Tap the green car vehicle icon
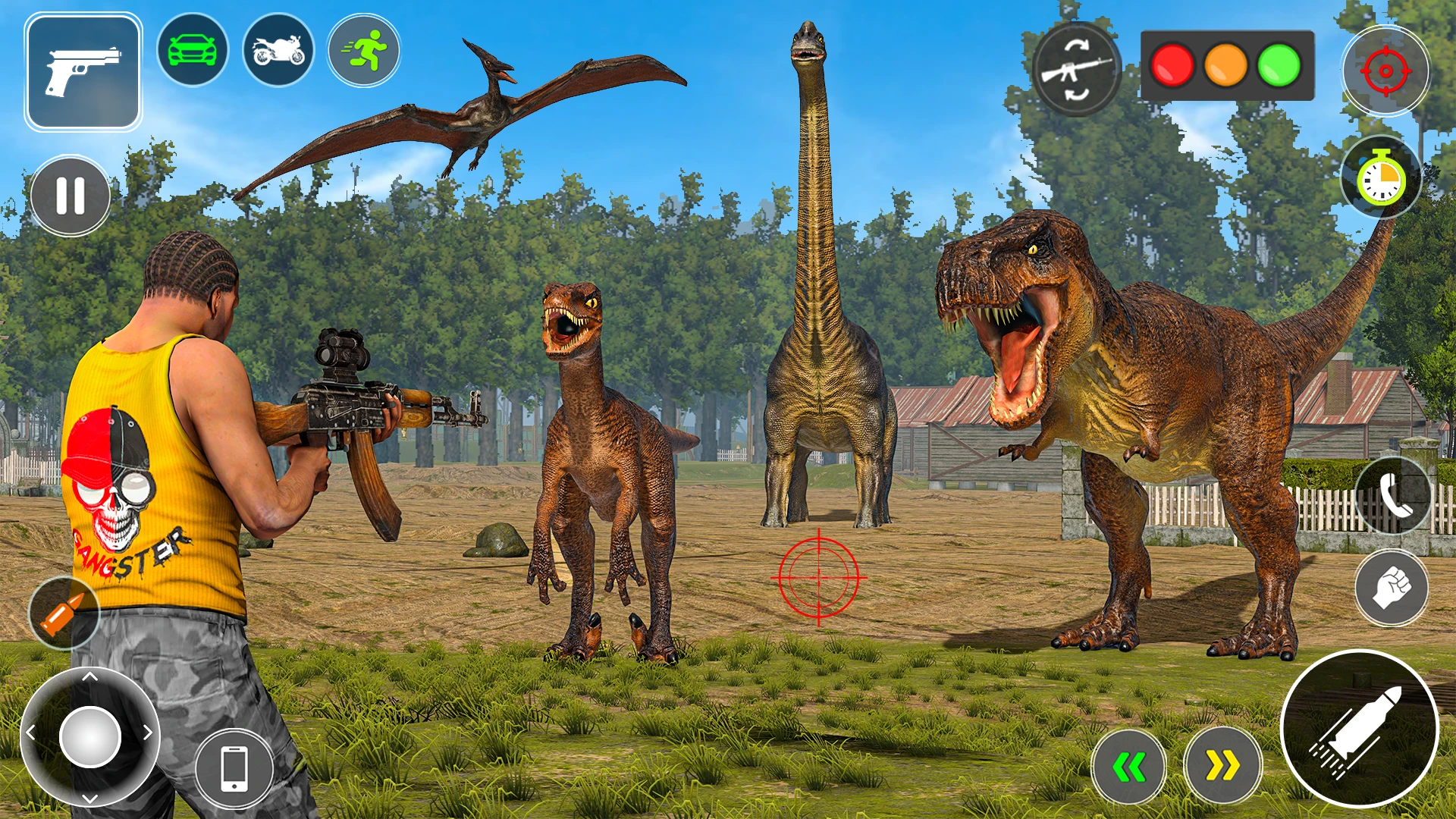 [193, 50]
